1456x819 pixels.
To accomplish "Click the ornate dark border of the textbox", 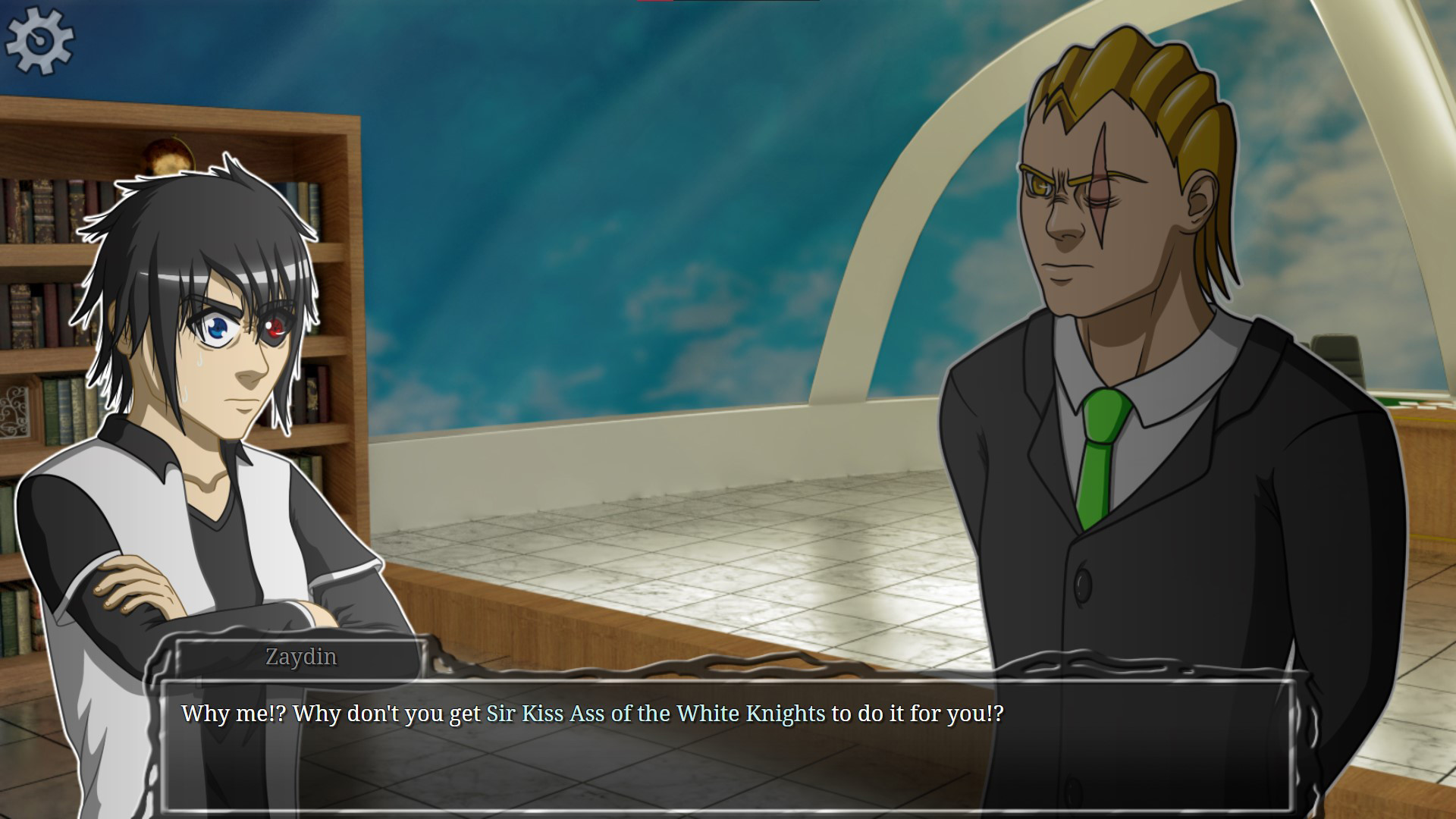I will tap(682, 667).
